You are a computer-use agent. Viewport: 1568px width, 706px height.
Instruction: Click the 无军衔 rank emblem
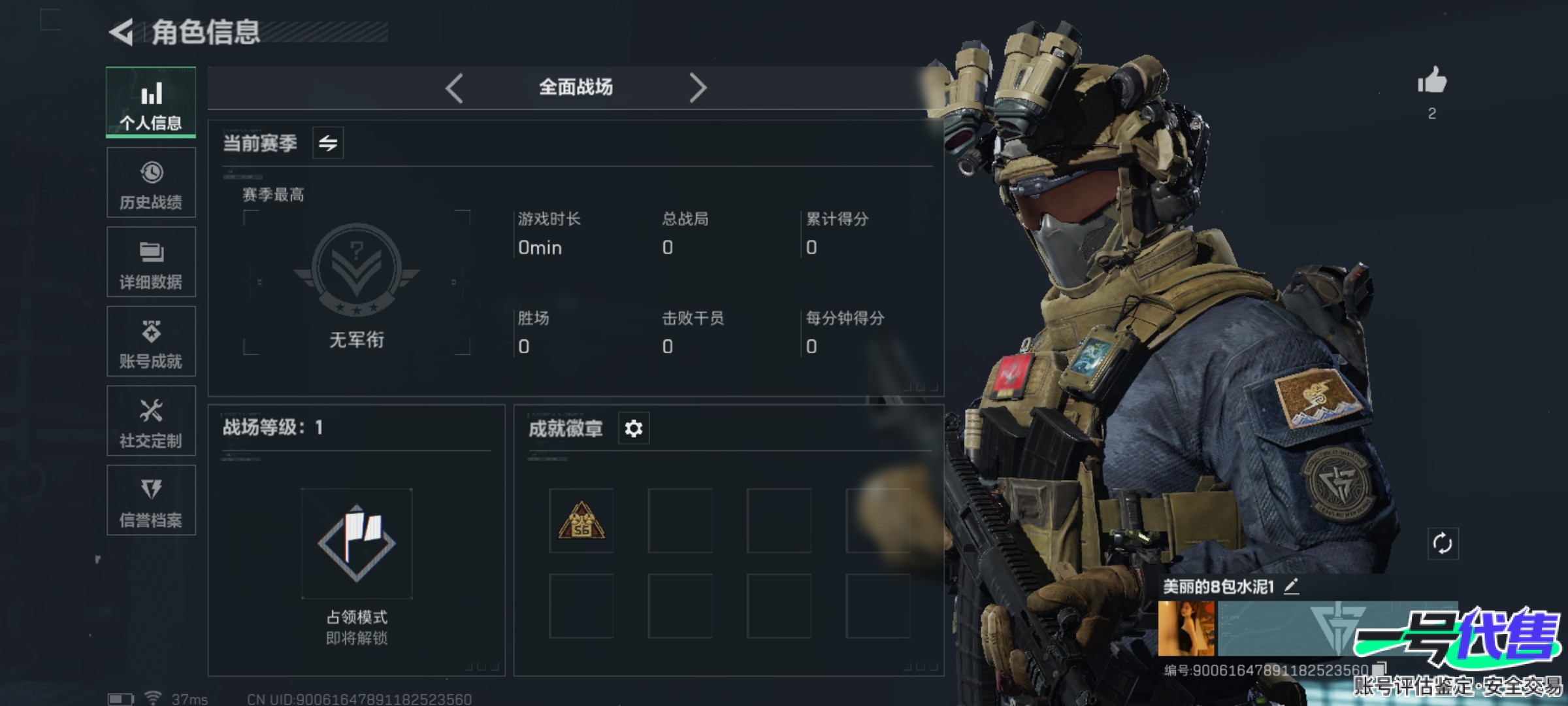tap(357, 269)
